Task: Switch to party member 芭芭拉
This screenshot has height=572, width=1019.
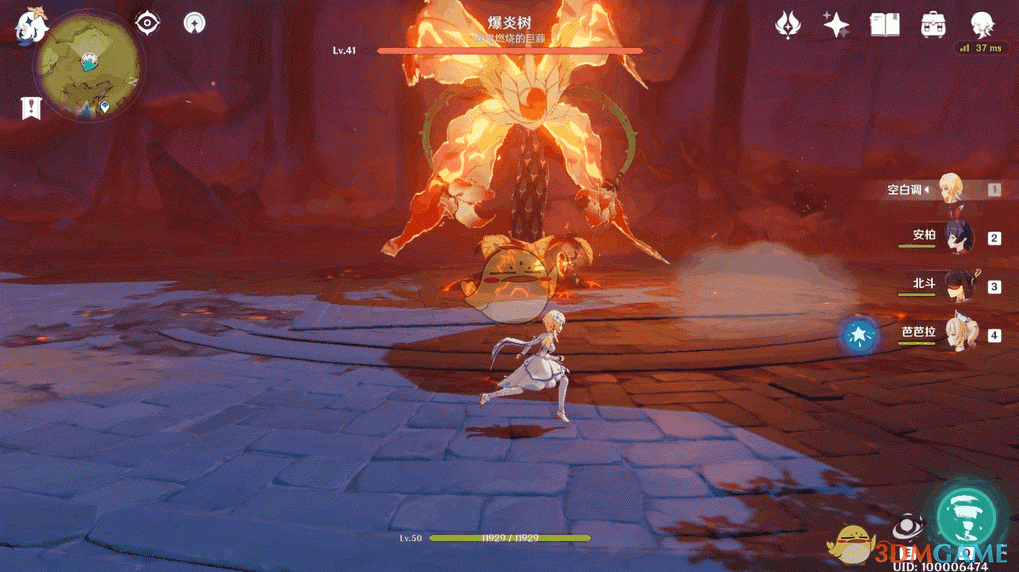Action: click(955, 334)
